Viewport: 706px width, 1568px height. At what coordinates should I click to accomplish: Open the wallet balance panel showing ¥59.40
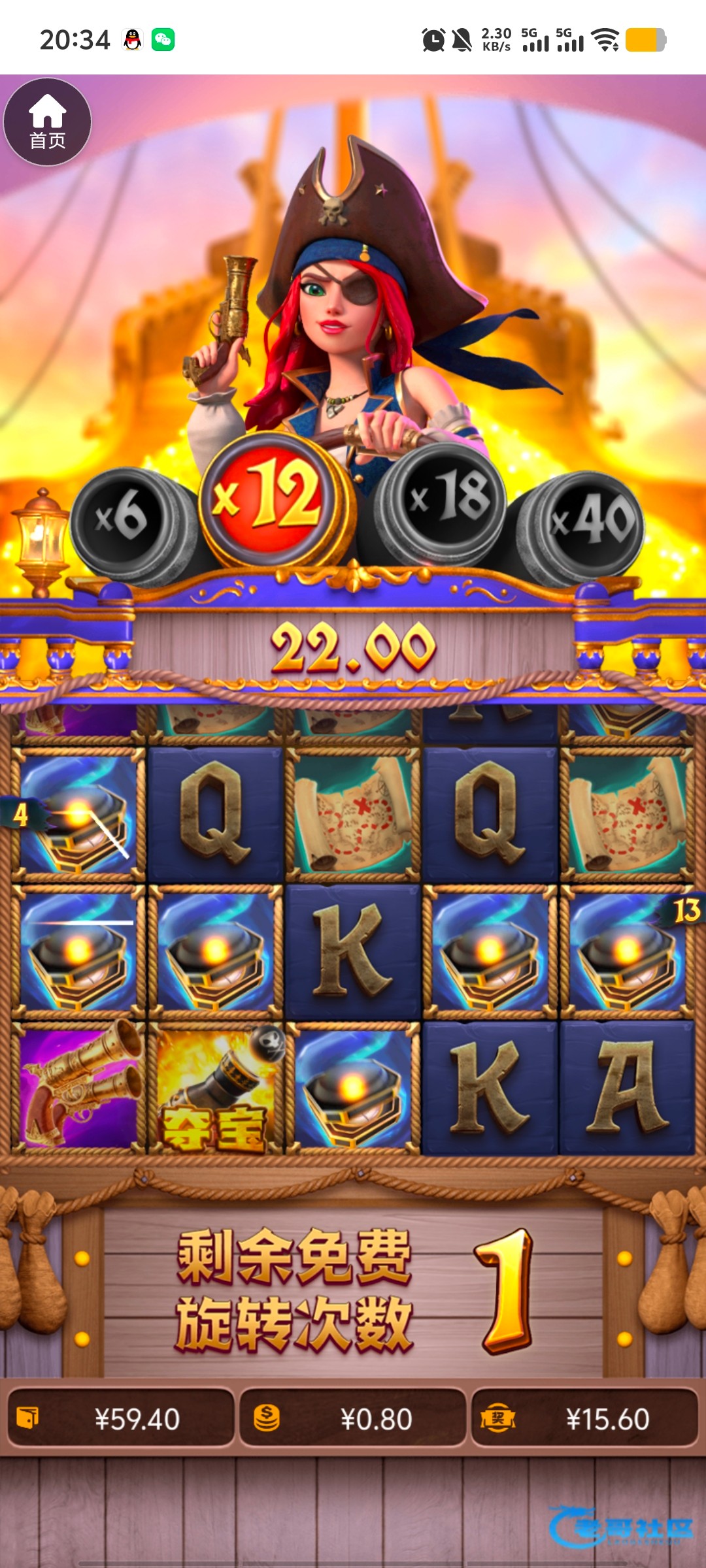pos(121,1419)
